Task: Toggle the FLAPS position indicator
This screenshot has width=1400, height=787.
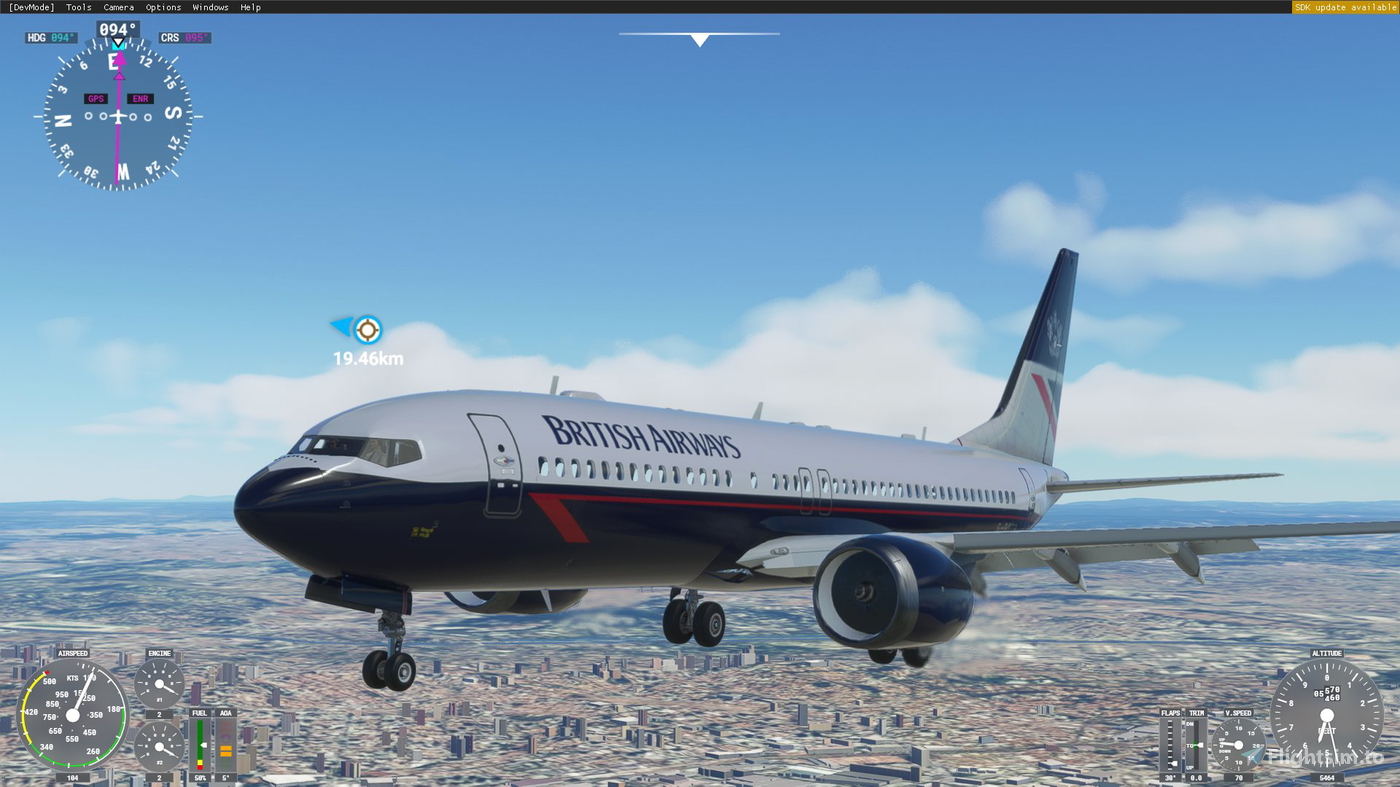Action: coord(1170,745)
